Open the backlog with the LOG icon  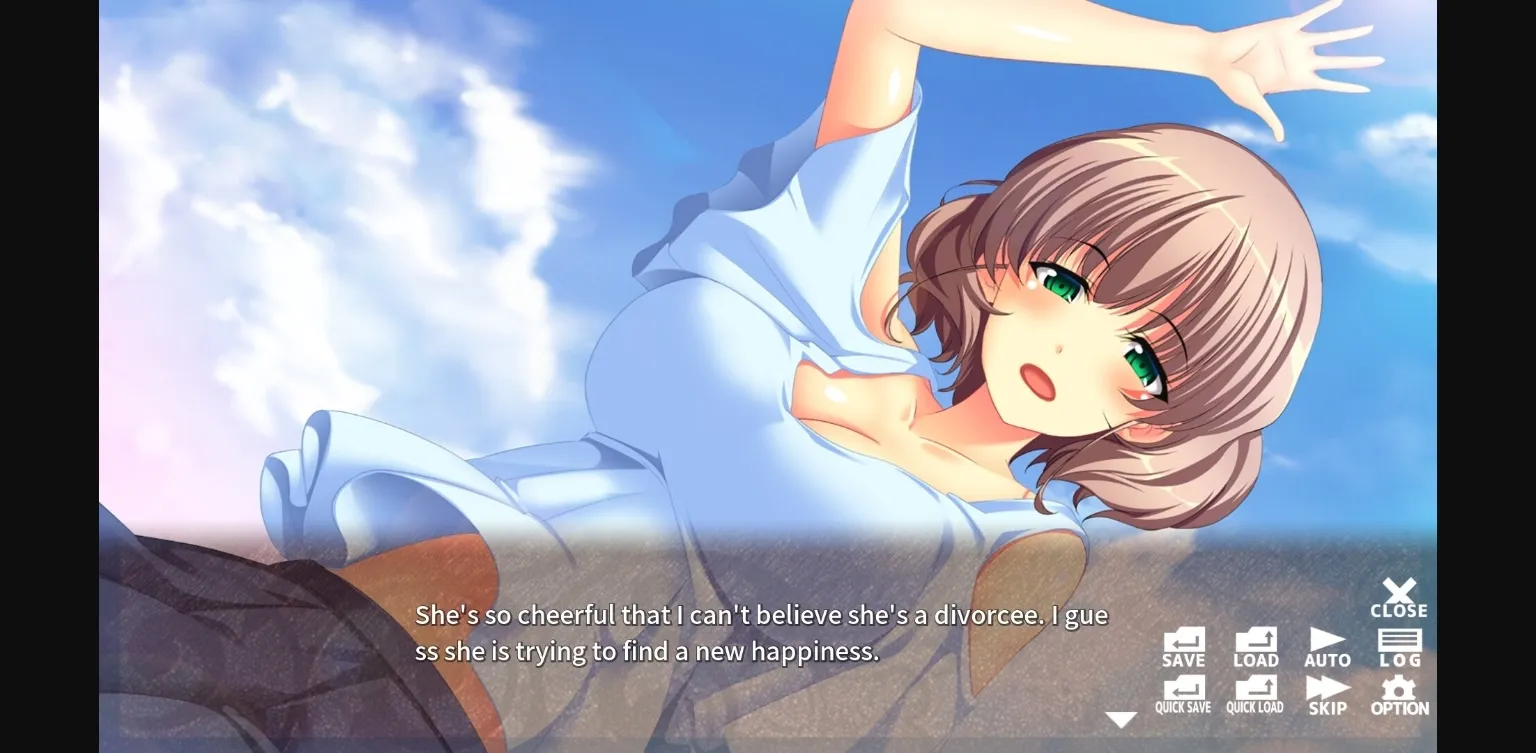[x=1399, y=645]
